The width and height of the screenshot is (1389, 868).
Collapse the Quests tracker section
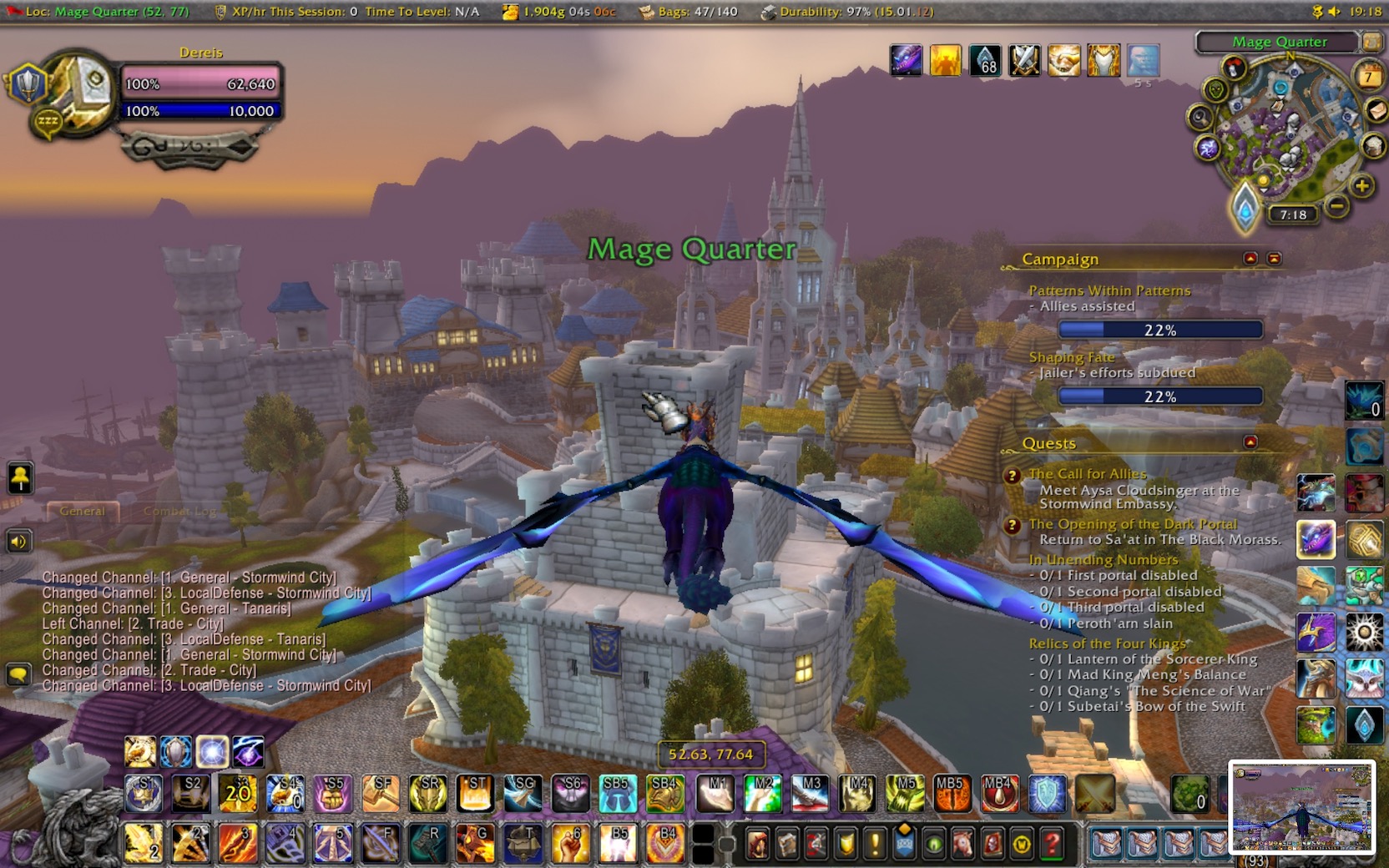click(1250, 442)
